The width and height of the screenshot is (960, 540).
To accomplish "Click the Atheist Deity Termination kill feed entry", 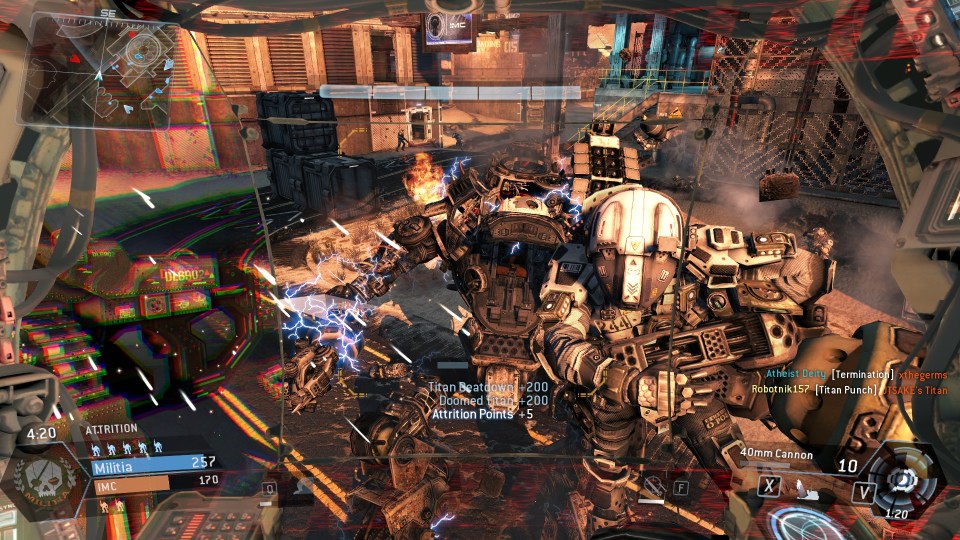I will [836, 373].
